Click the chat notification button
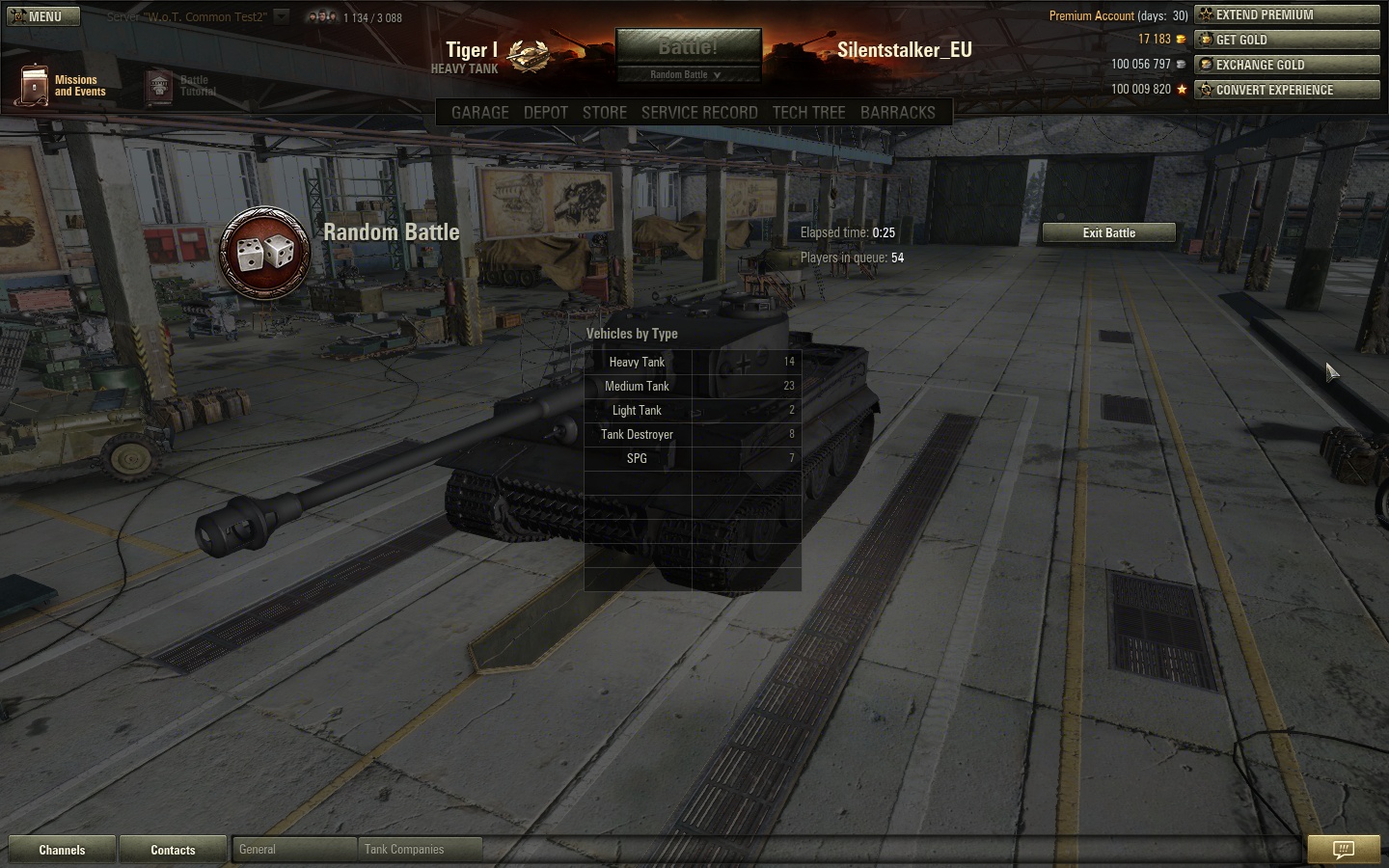 tap(1343, 849)
